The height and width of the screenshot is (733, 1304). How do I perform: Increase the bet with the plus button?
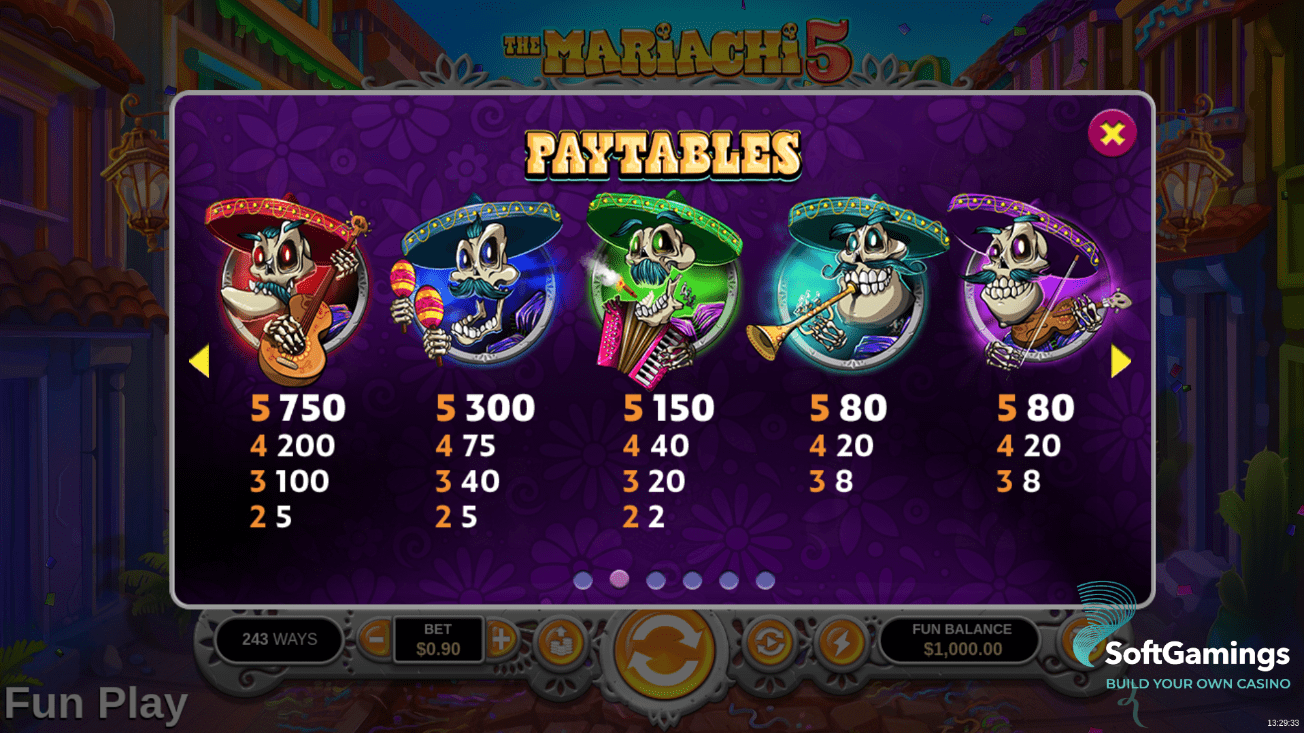point(501,639)
